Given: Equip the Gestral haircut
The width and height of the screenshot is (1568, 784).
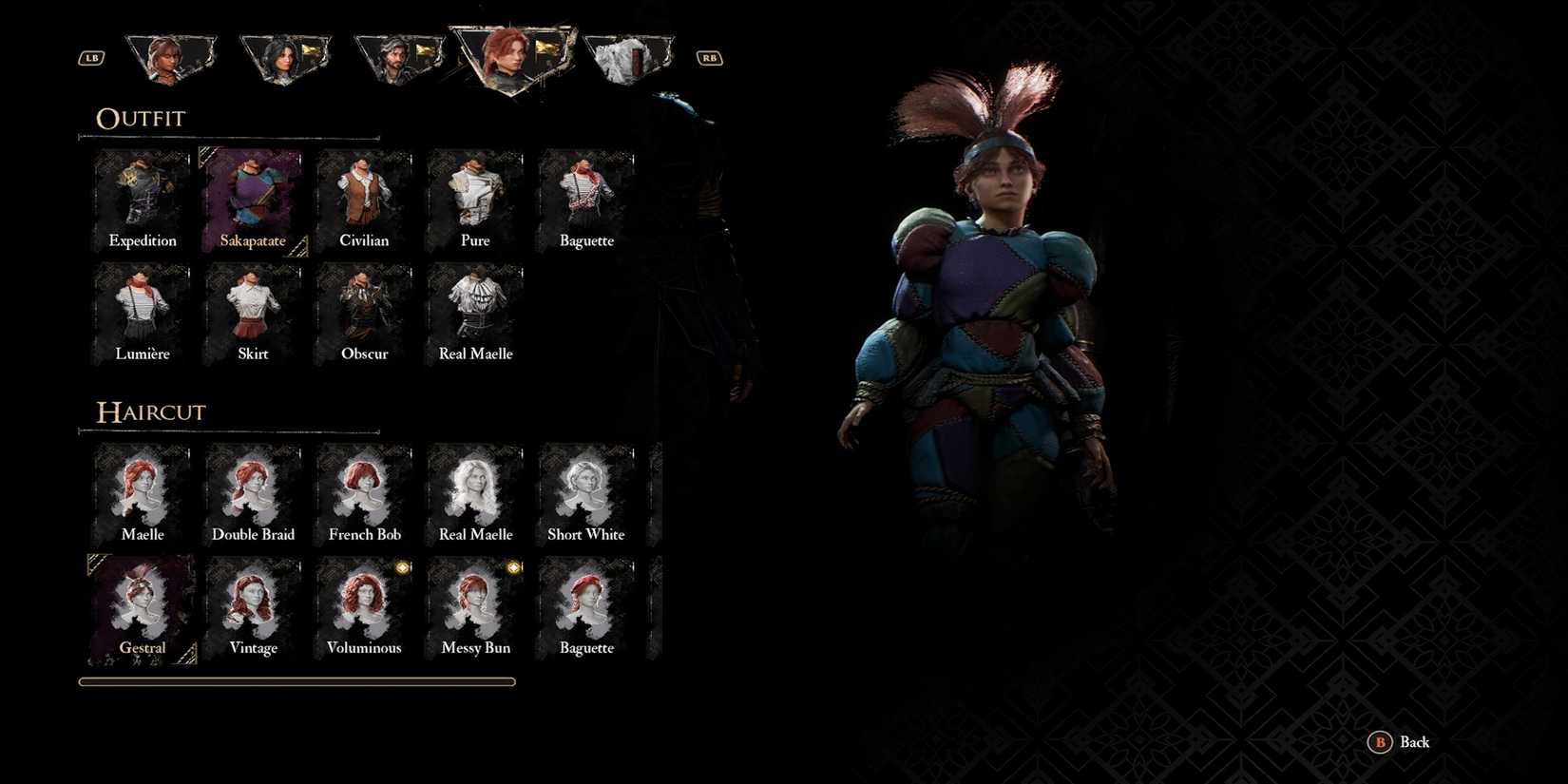Looking at the screenshot, I should (141, 603).
